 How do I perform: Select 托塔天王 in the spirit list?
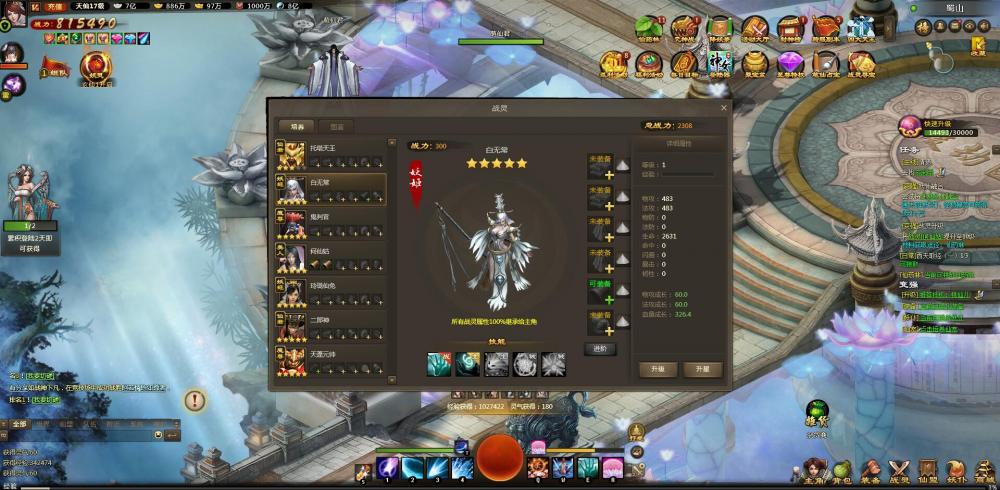330,153
